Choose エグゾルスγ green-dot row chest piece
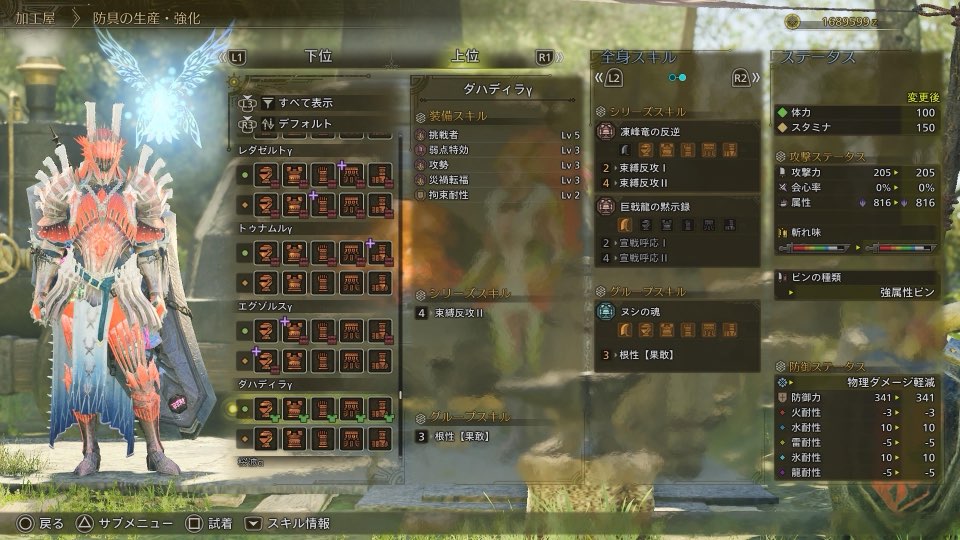The image size is (960, 540). pos(295,330)
